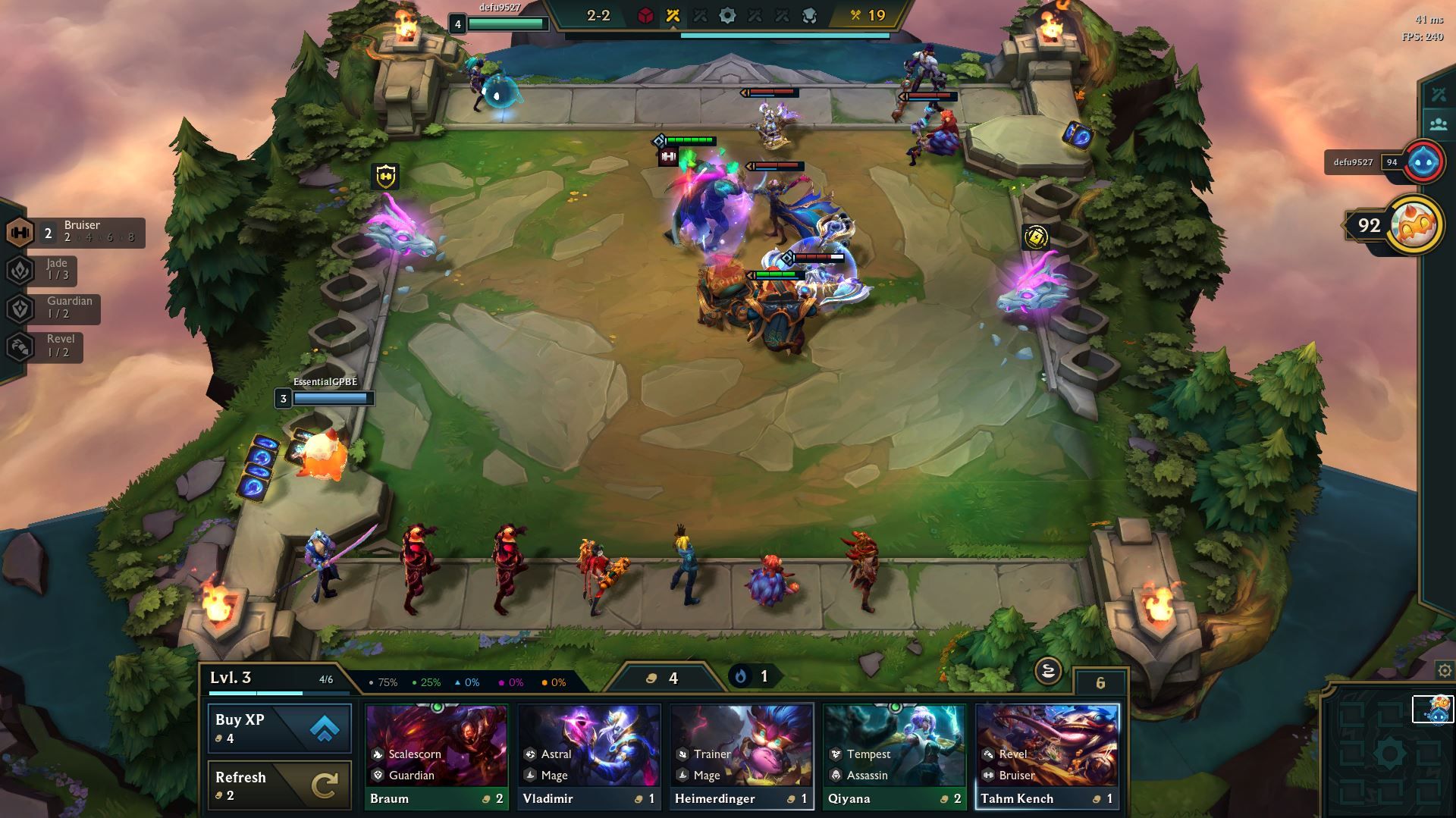
Task: Click your own tactician portrait with 92 health
Action: (1413, 225)
